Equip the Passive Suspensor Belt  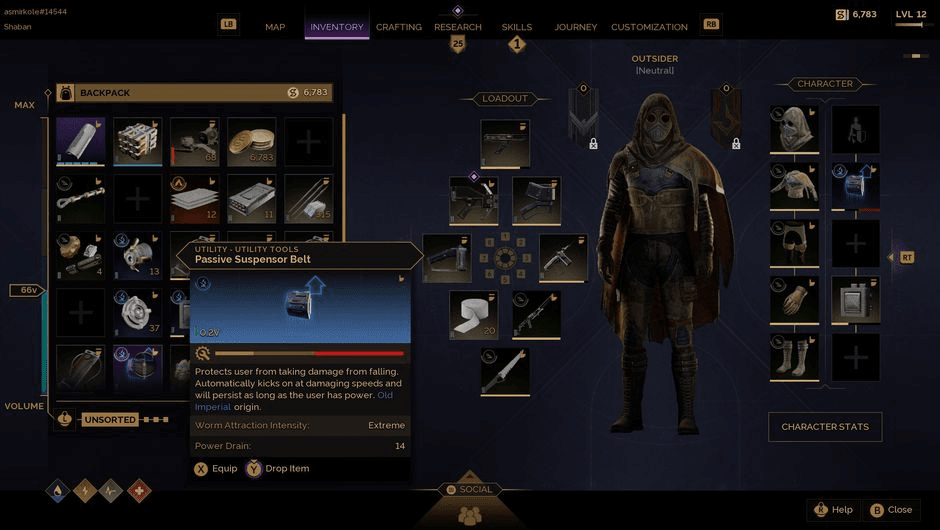[x=215, y=468]
